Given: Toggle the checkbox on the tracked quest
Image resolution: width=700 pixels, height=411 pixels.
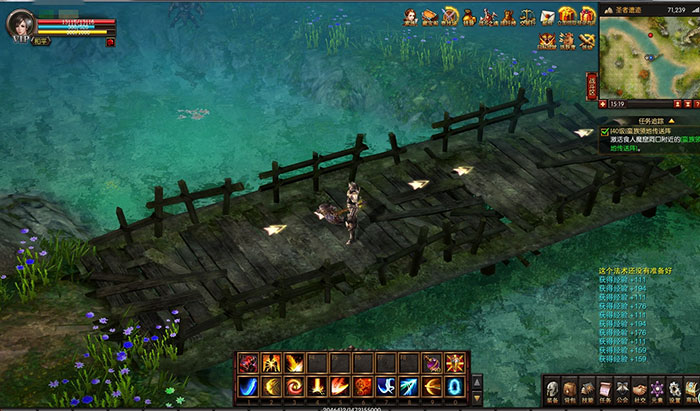Looking at the screenshot, I should pyautogui.click(x=605, y=132).
